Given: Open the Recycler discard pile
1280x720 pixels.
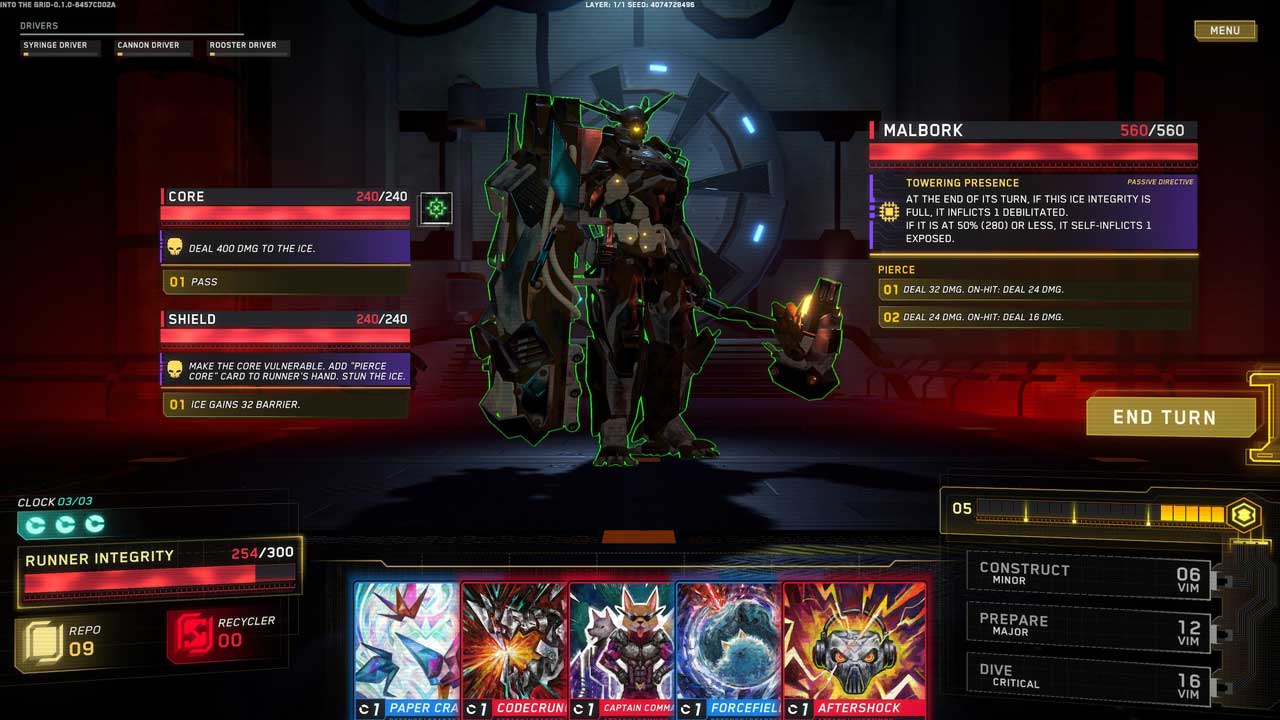Looking at the screenshot, I should pyautogui.click(x=222, y=633).
